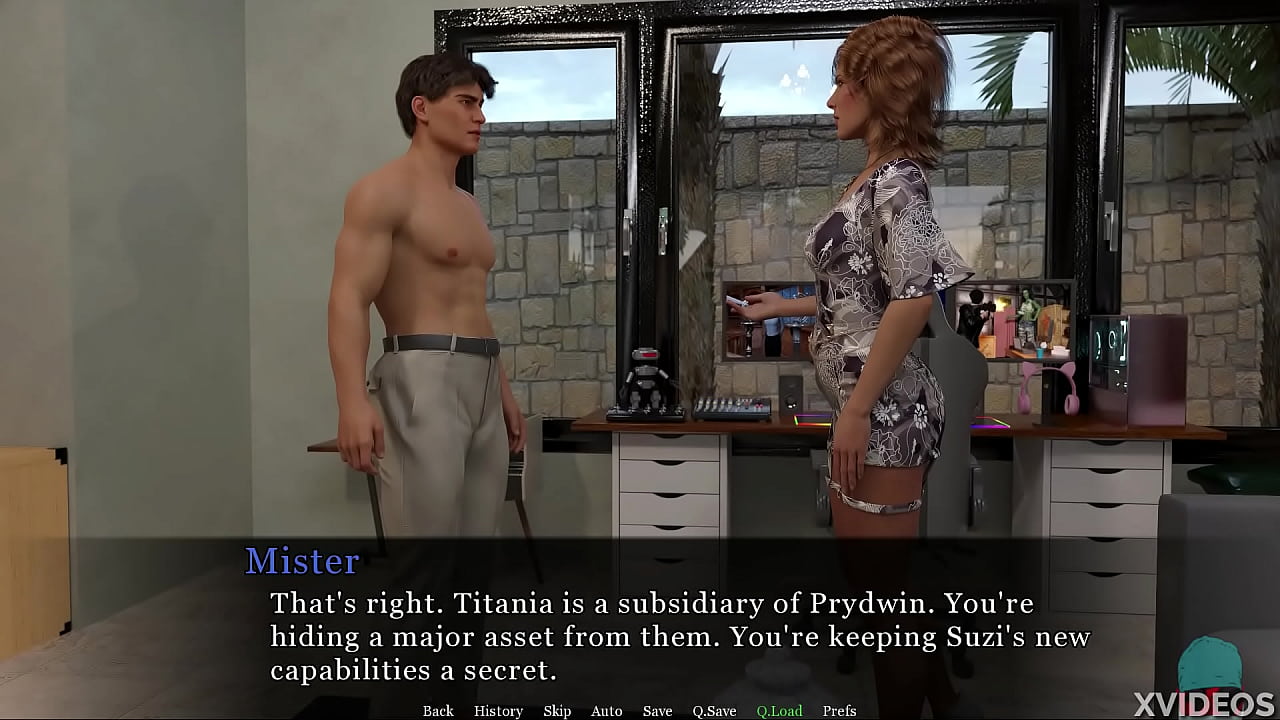The width and height of the screenshot is (1280, 720).
Task: Click Q.Load to quick load
Action: (779, 711)
